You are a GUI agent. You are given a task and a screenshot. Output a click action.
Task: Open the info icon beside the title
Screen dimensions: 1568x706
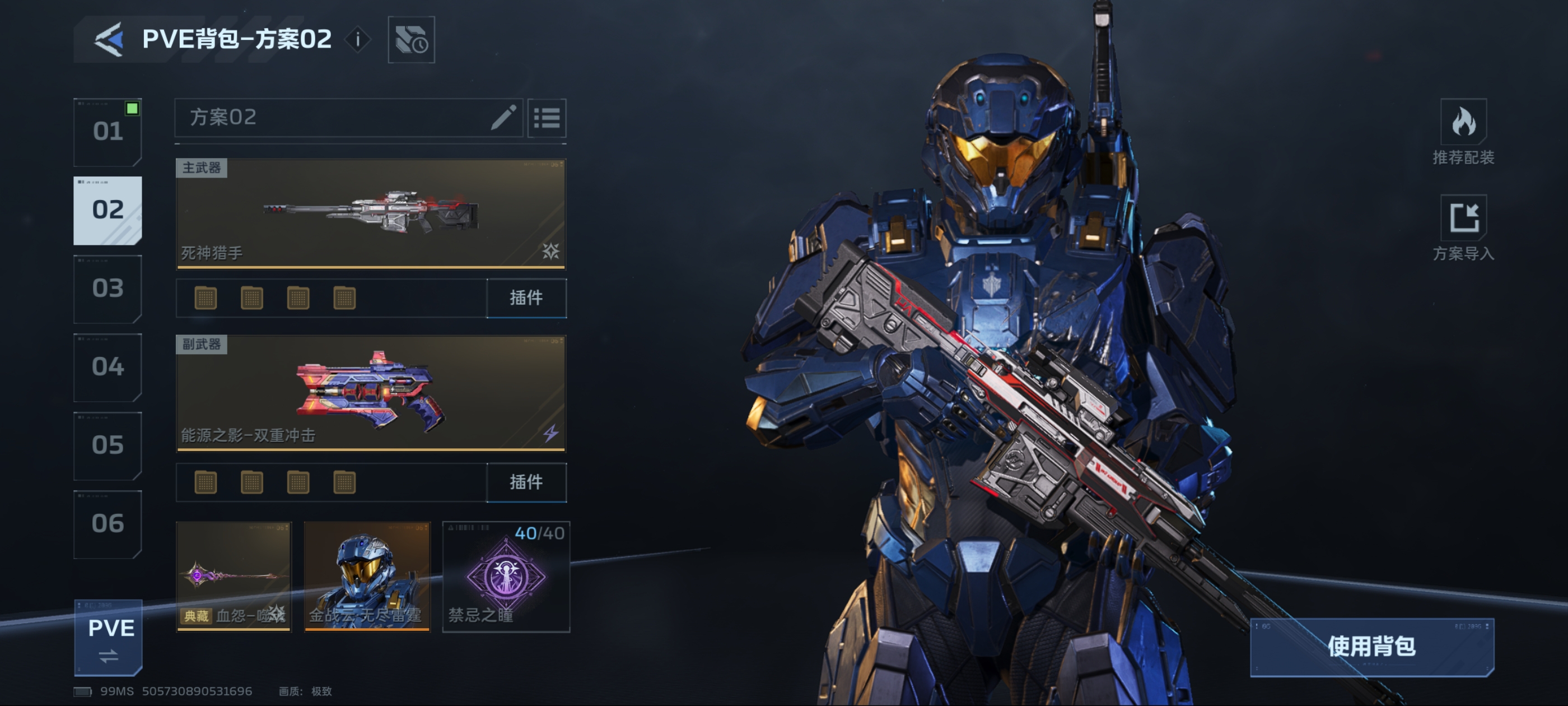pos(358,40)
